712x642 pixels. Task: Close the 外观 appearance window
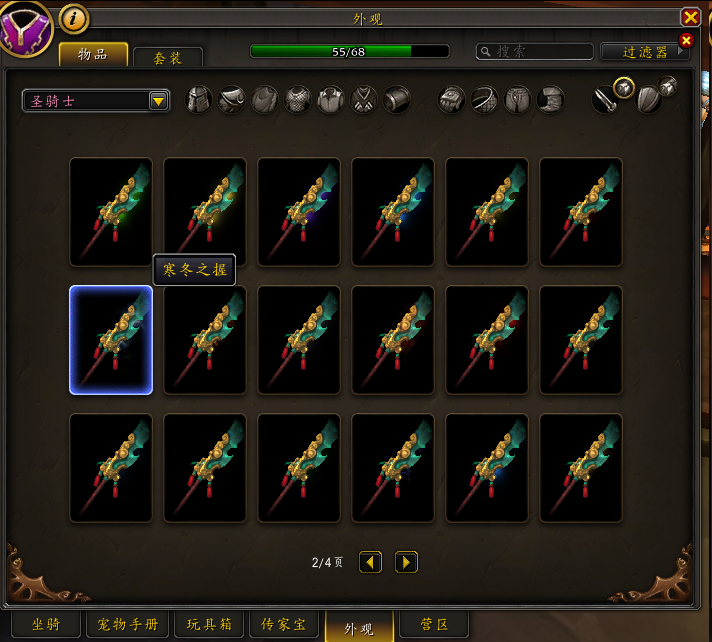coord(690,17)
